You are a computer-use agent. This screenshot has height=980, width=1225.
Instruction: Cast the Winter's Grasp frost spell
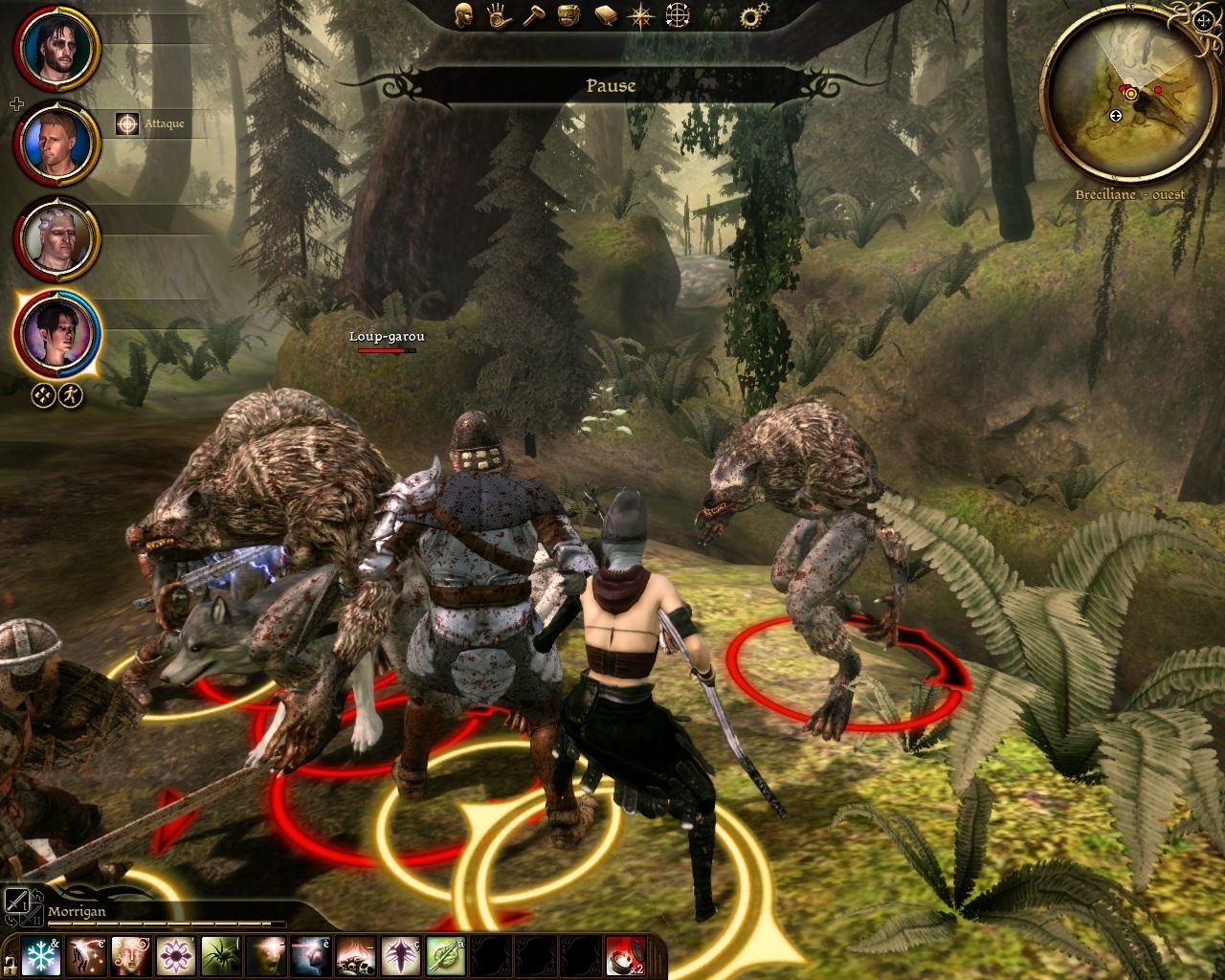[40, 955]
